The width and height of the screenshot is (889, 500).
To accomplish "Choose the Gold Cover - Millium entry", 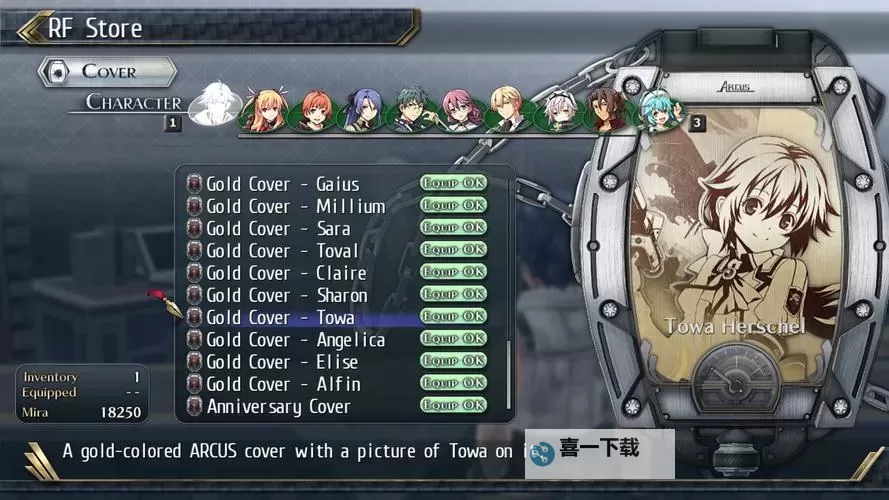I will [x=295, y=206].
